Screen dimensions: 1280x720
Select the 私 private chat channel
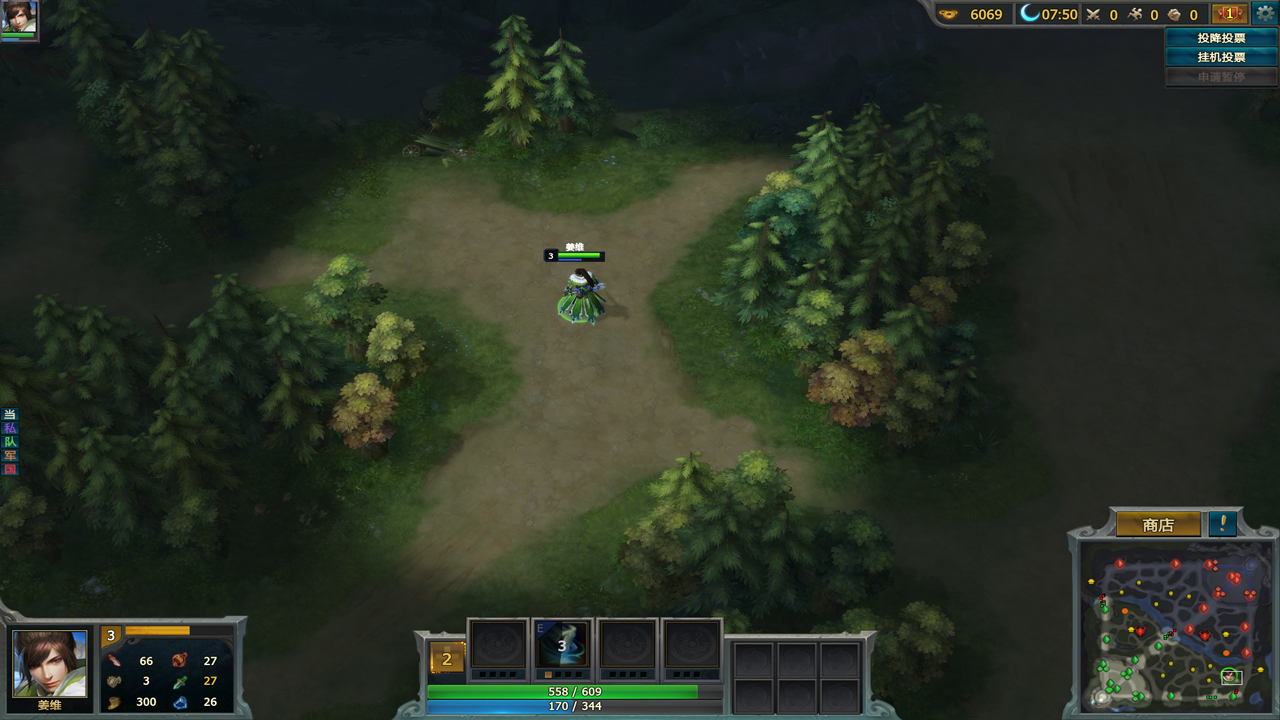[10, 428]
